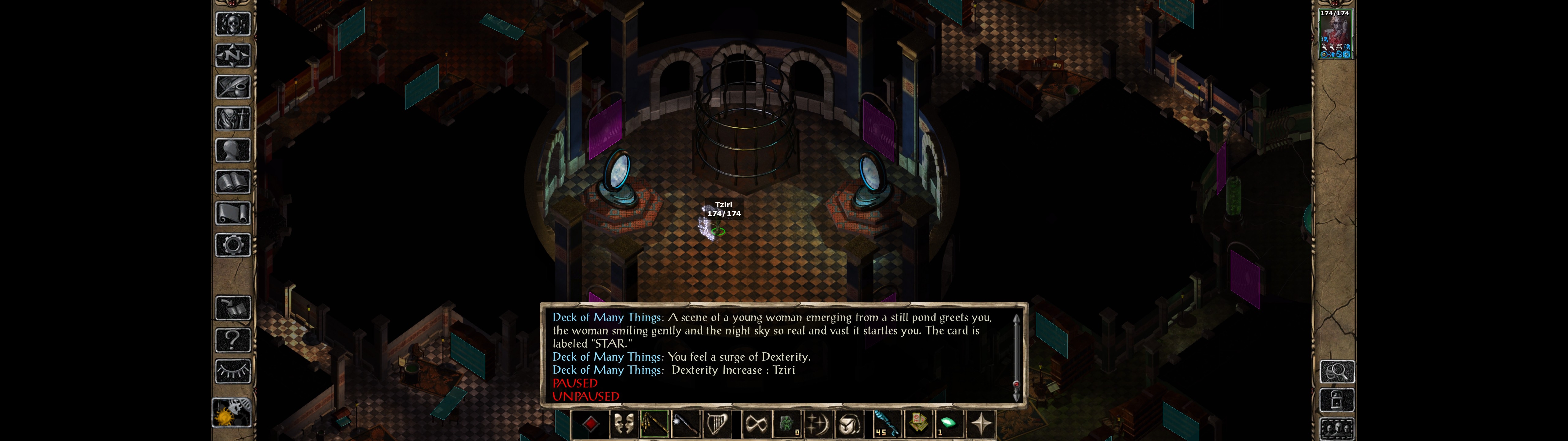The width and height of the screenshot is (1568, 441).
Task: Open game options with the gear button
Action: click(x=233, y=245)
